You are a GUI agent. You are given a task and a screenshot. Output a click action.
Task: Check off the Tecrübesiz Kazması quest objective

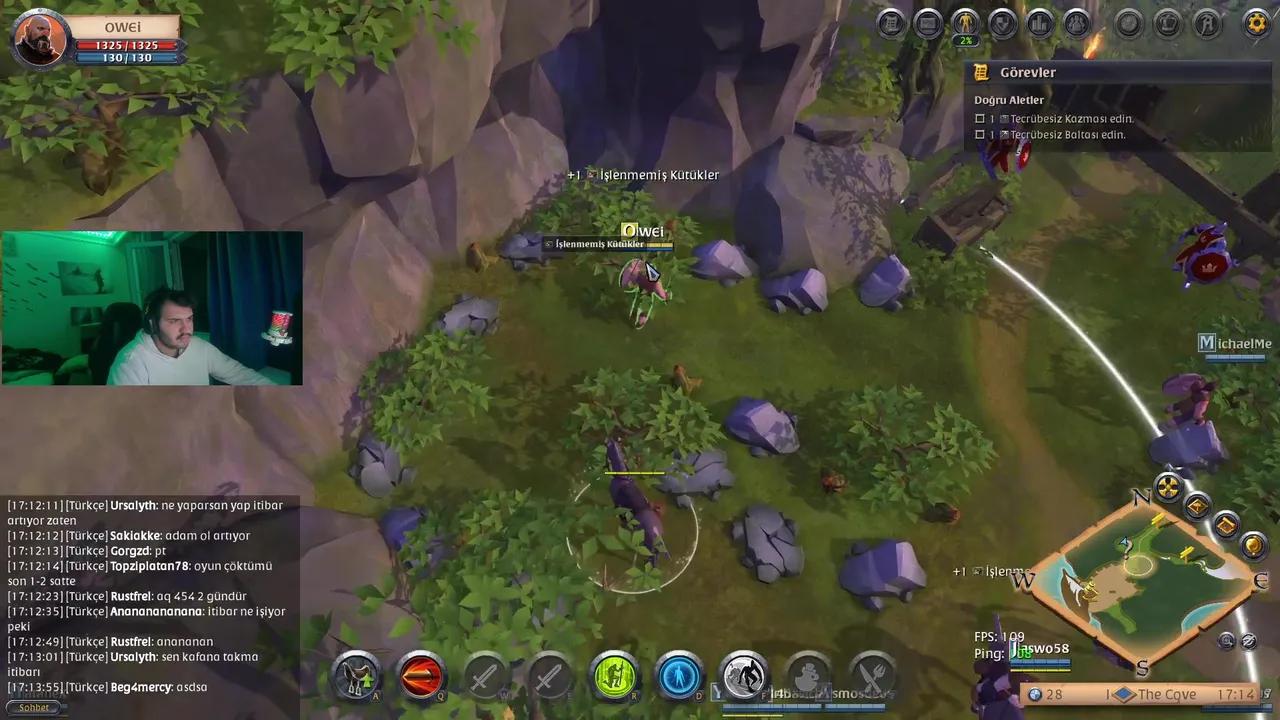[980, 118]
